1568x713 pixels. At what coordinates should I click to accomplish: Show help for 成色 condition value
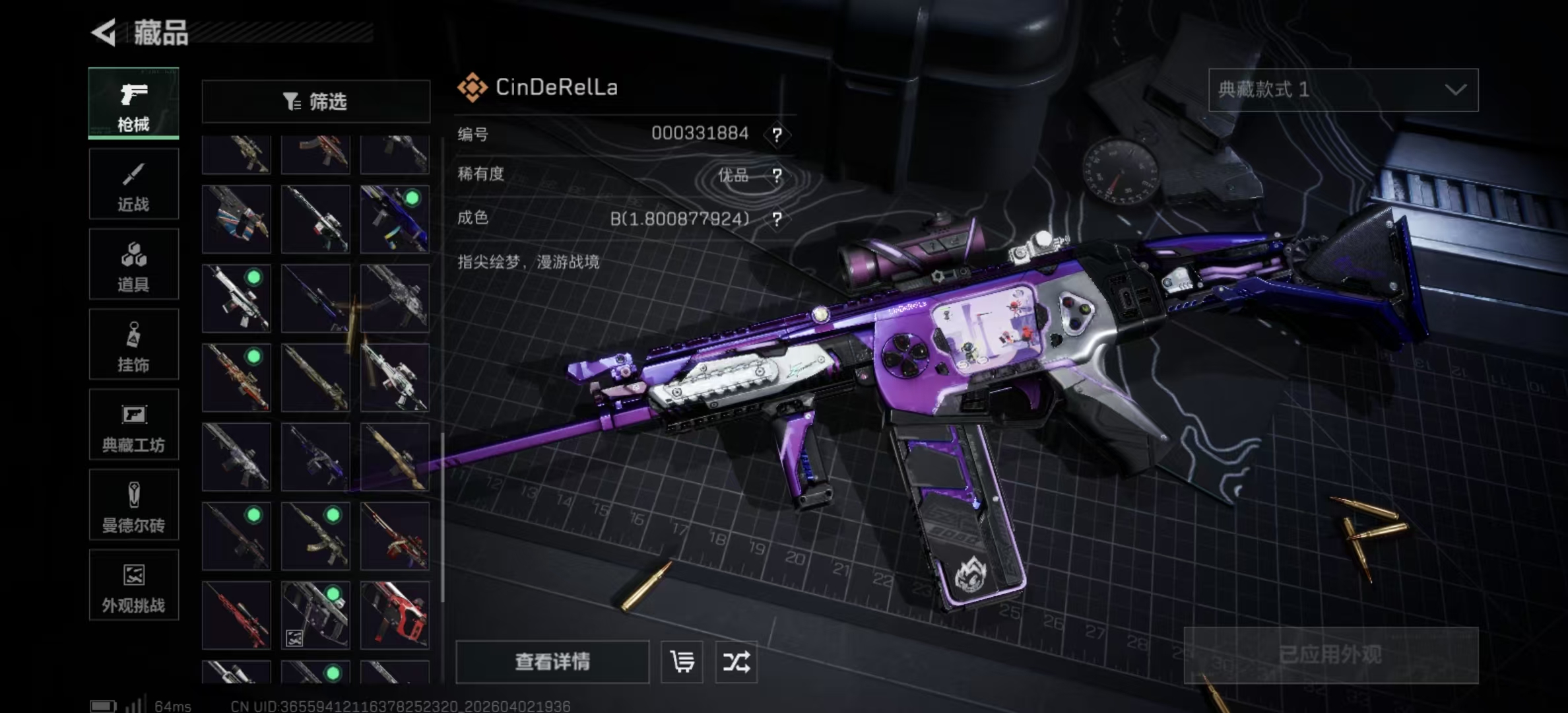click(x=777, y=219)
